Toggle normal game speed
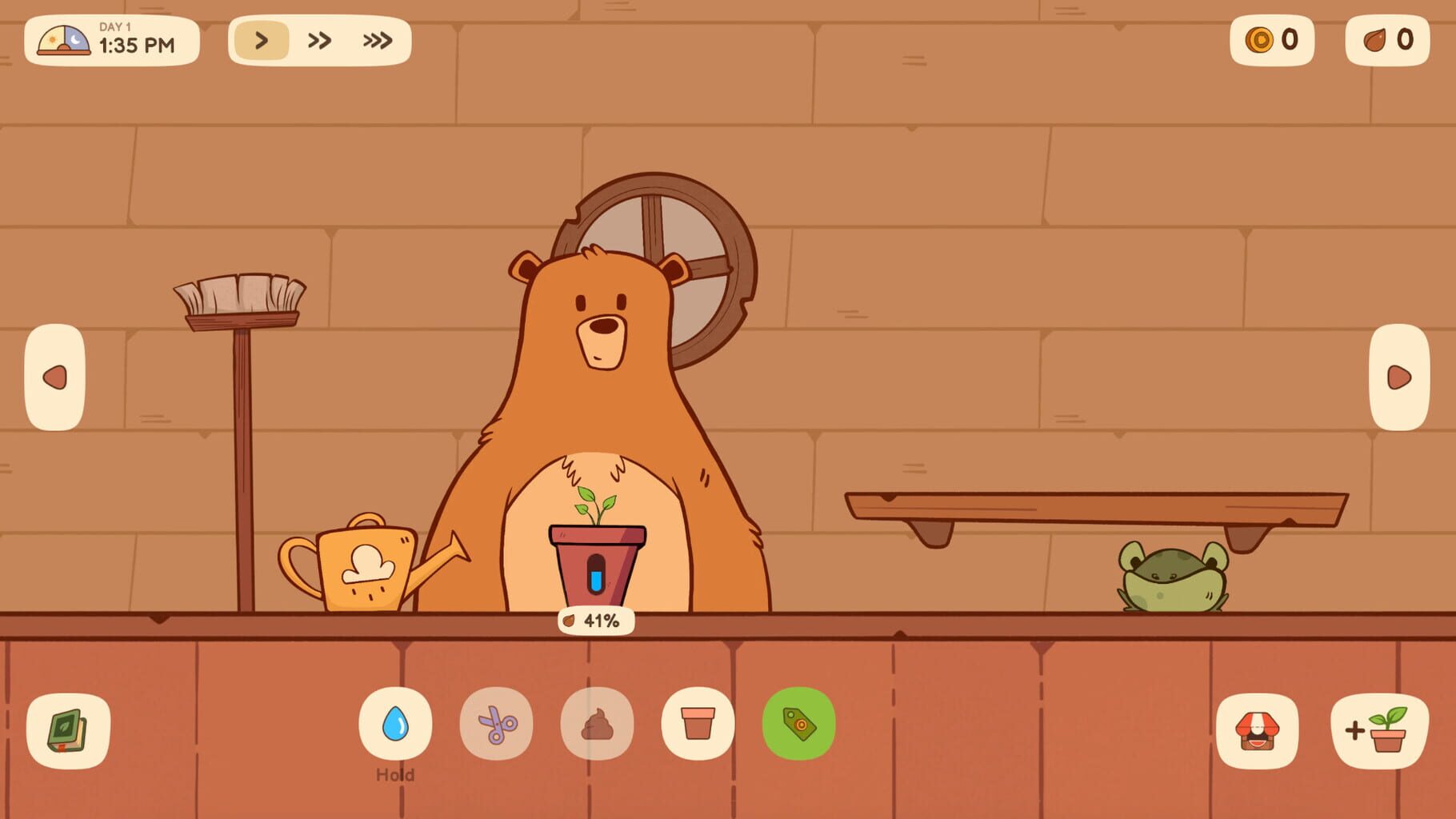The image size is (1456, 819). 262,39
